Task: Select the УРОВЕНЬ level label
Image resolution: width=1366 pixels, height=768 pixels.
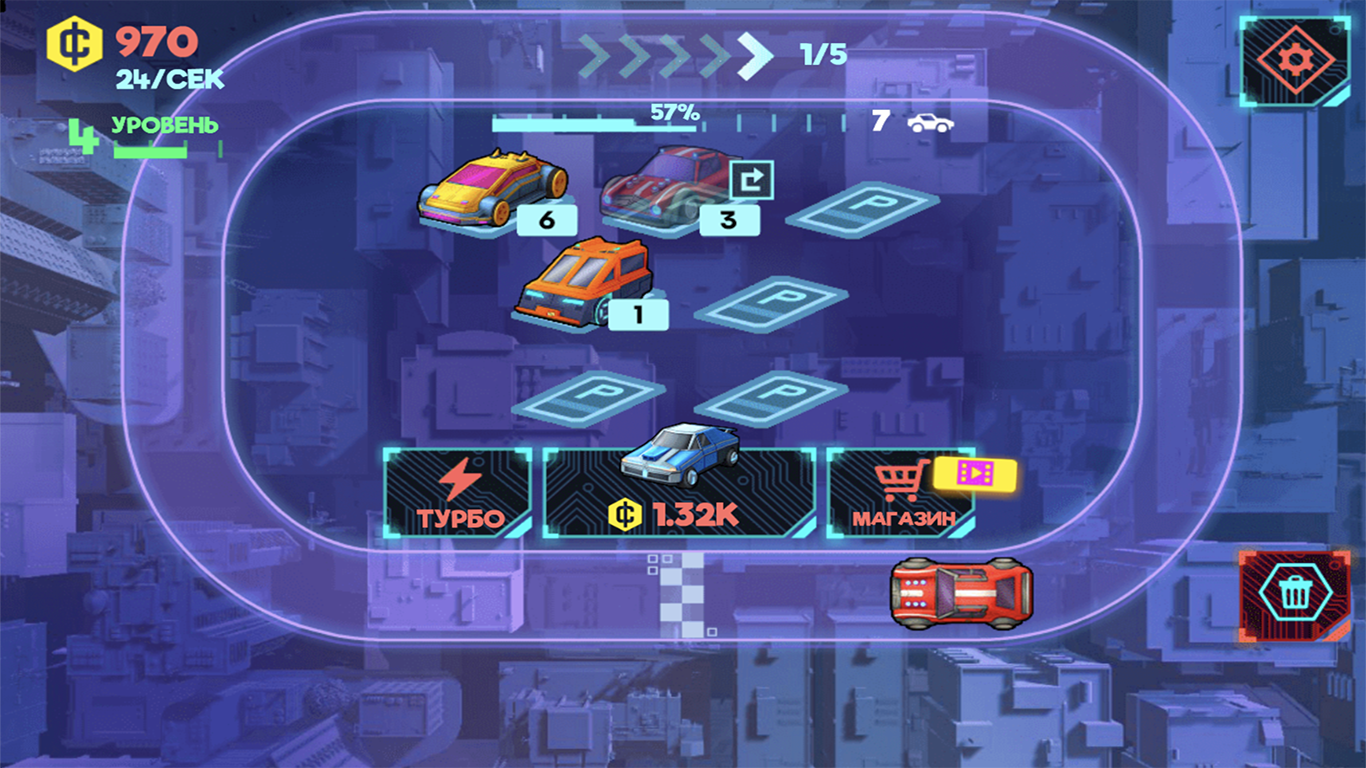Action: [165, 126]
